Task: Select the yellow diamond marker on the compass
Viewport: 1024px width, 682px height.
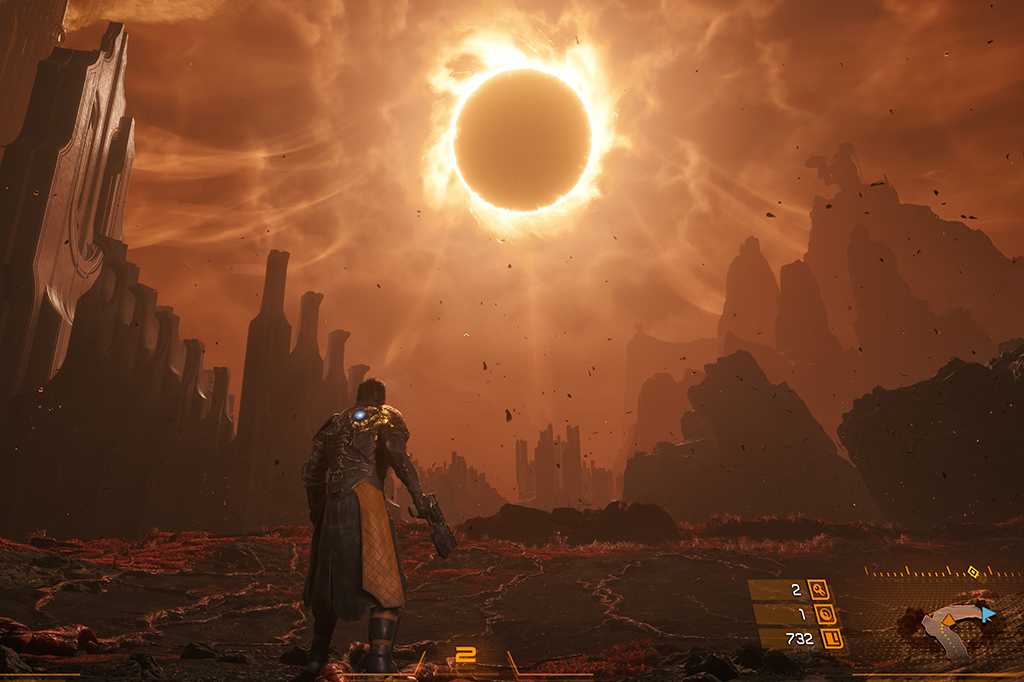Action: pyautogui.click(x=973, y=572)
